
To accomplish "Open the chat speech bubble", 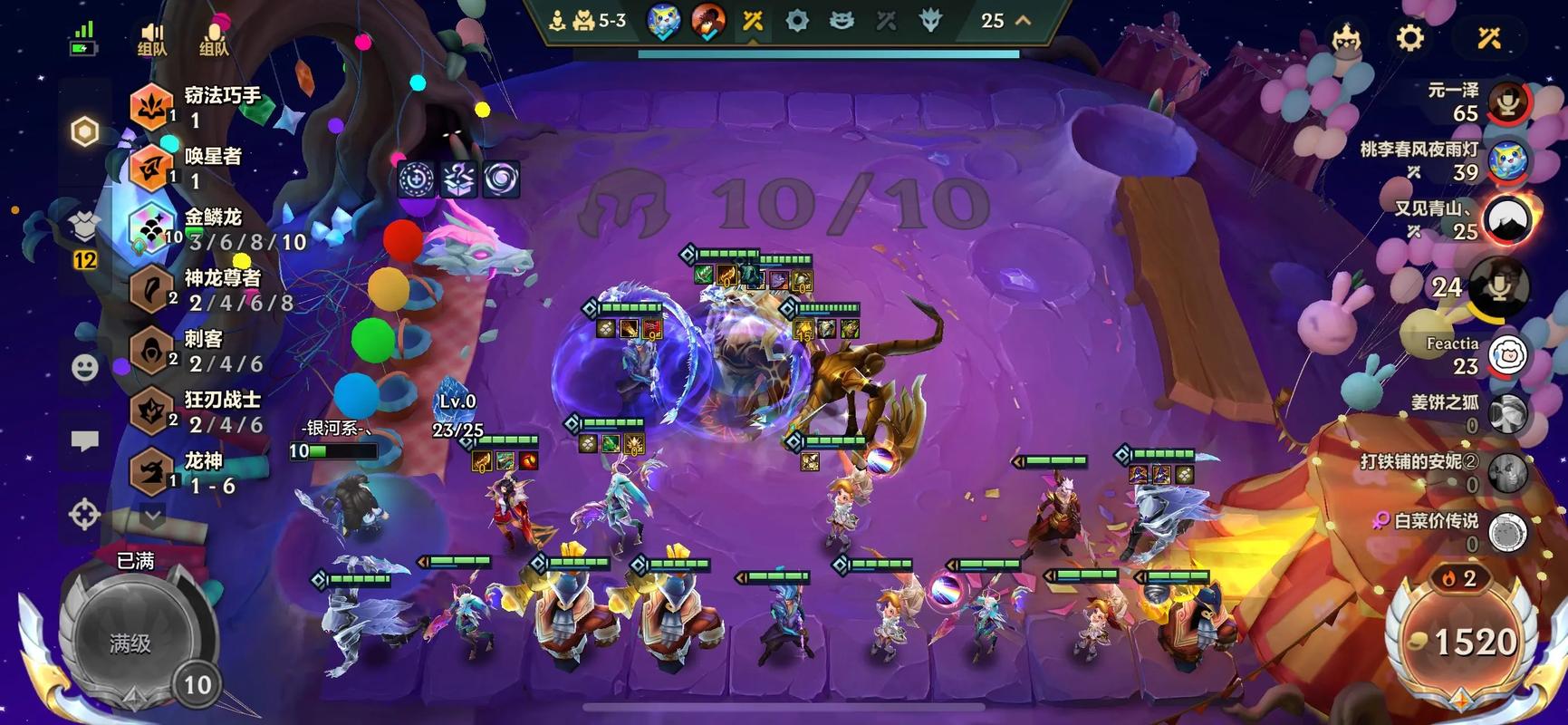I will [x=84, y=440].
